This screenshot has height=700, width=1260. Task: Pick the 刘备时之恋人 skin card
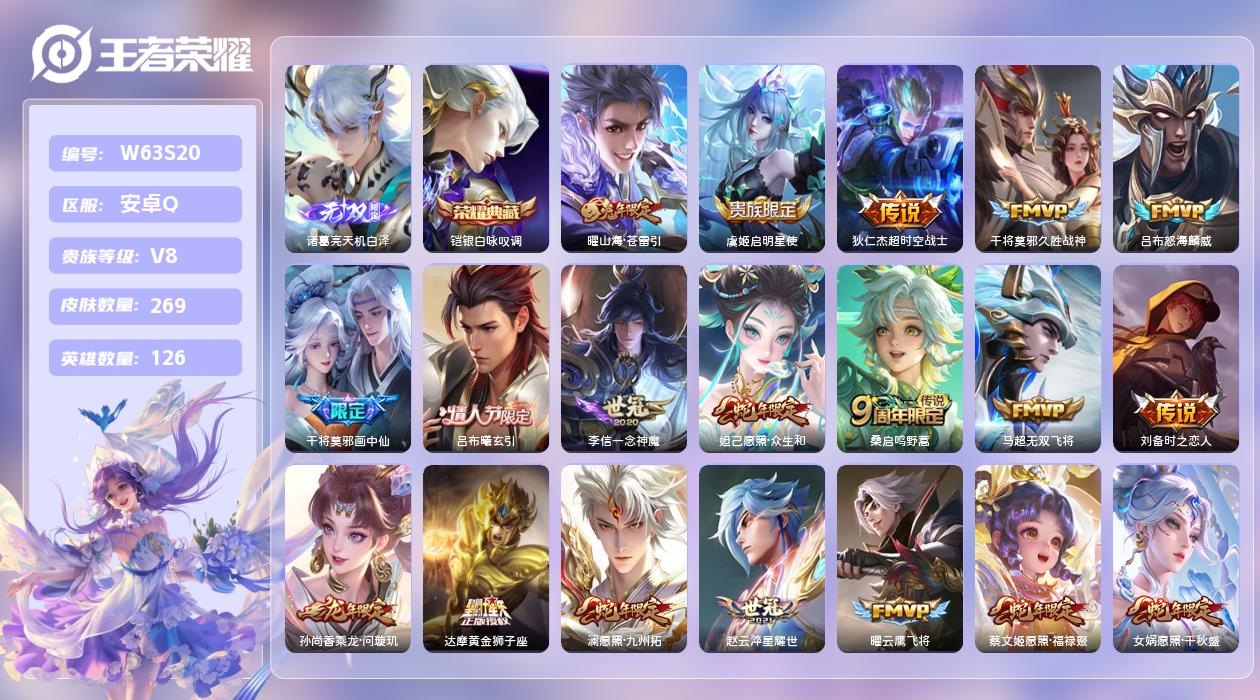click(x=1176, y=358)
